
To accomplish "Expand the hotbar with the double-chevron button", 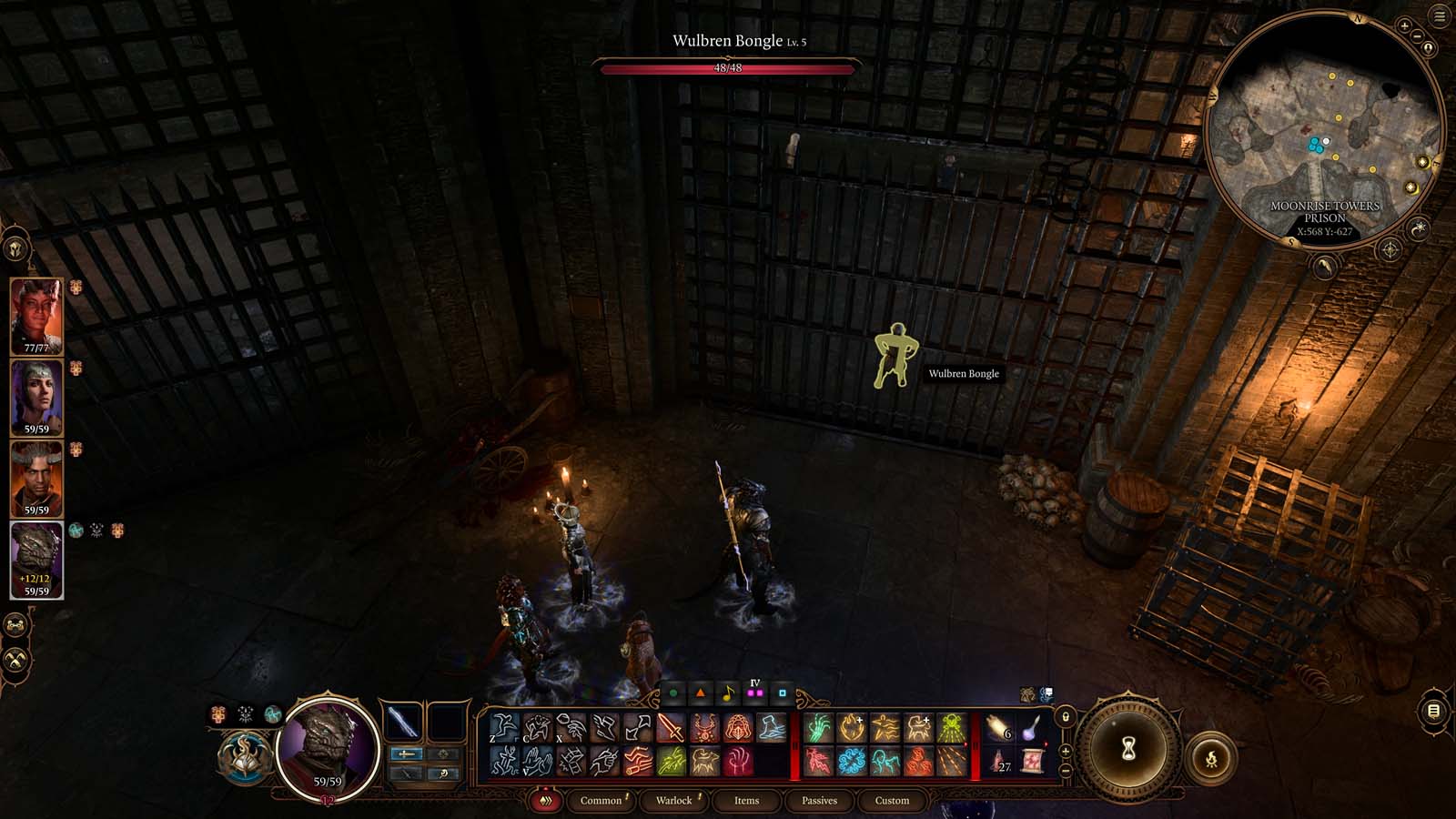I will click(546, 800).
